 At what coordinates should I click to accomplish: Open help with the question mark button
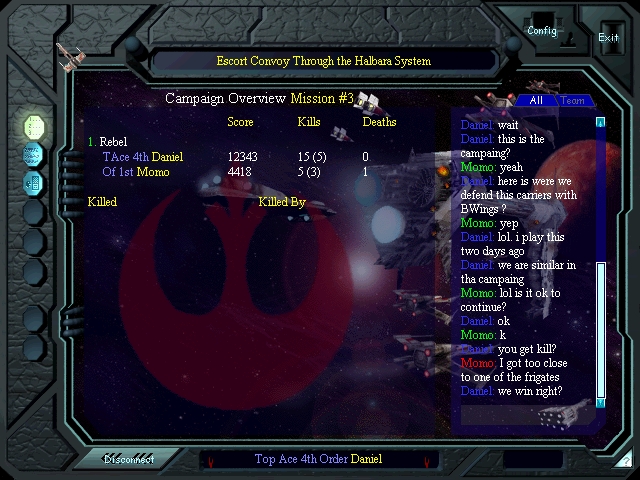(625, 460)
